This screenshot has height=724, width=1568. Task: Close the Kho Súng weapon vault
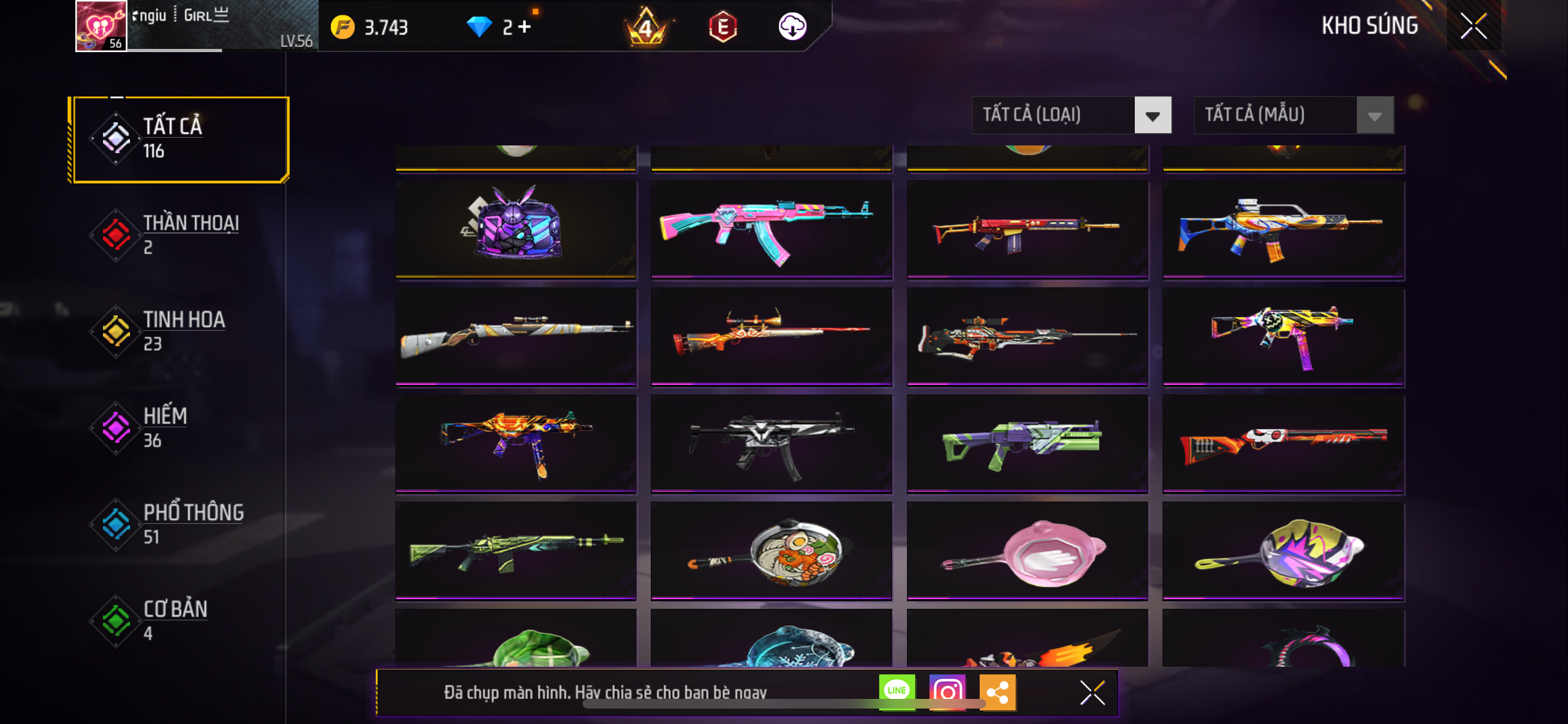tap(1473, 26)
